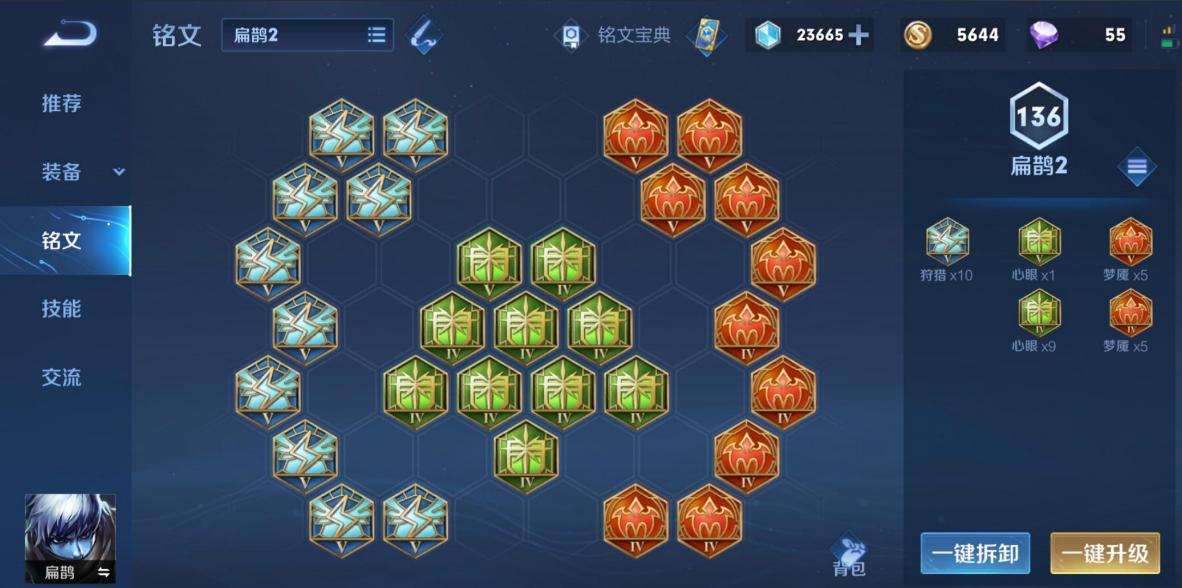Screen dimensions: 1182x588
Task: Go back with the return arrow
Action: pyautogui.click(x=69, y=34)
